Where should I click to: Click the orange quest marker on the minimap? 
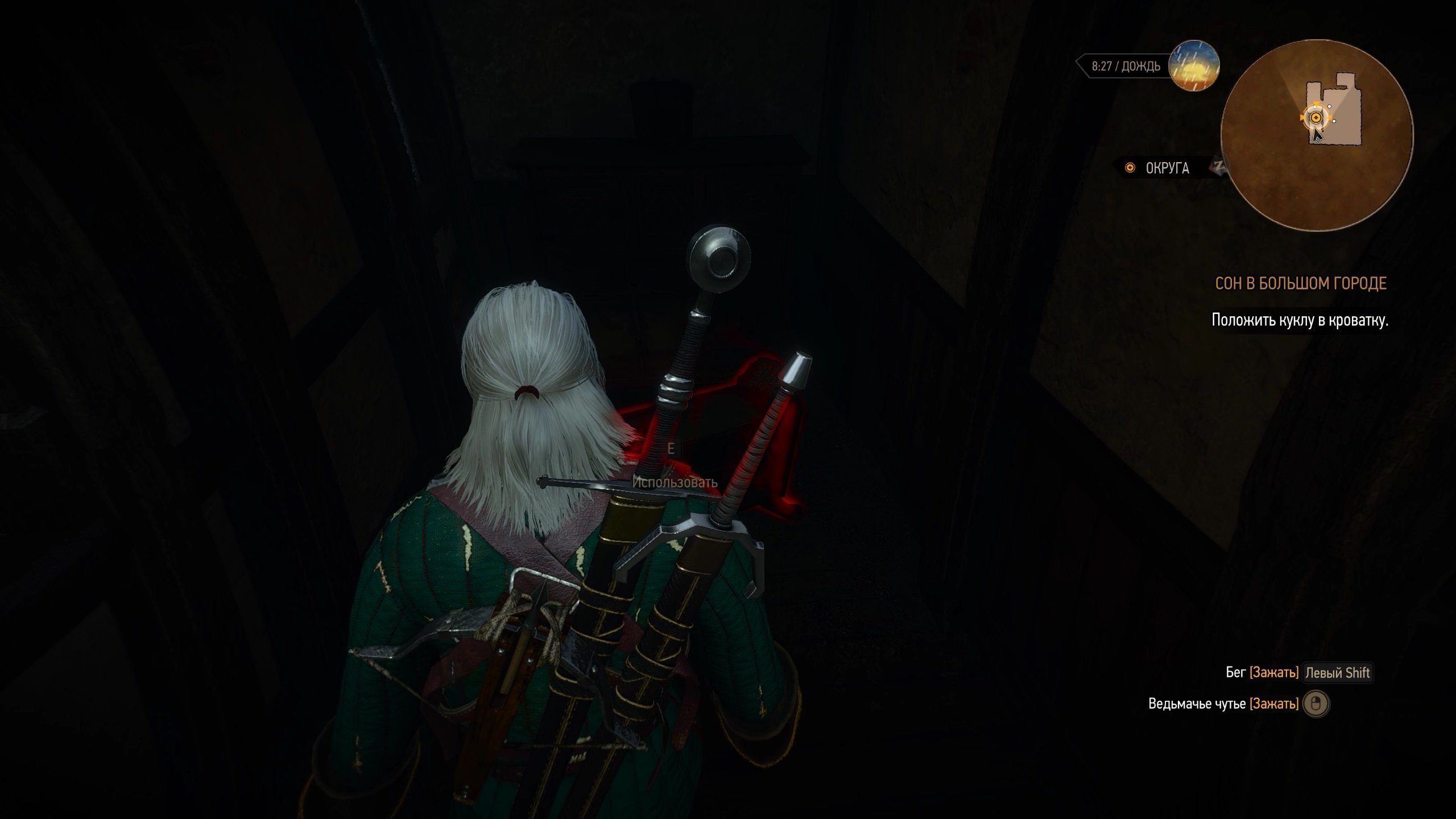(x=1315, y=118)
